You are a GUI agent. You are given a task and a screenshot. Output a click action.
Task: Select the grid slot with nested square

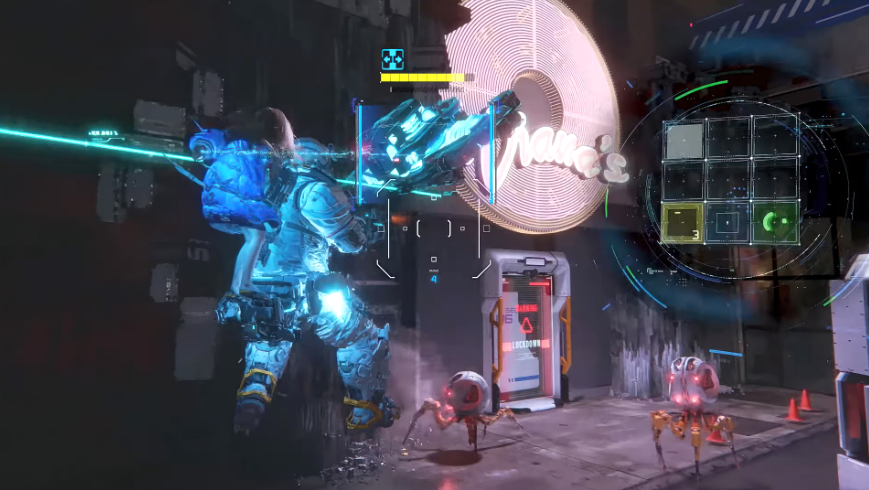click(x=728, y=221)
